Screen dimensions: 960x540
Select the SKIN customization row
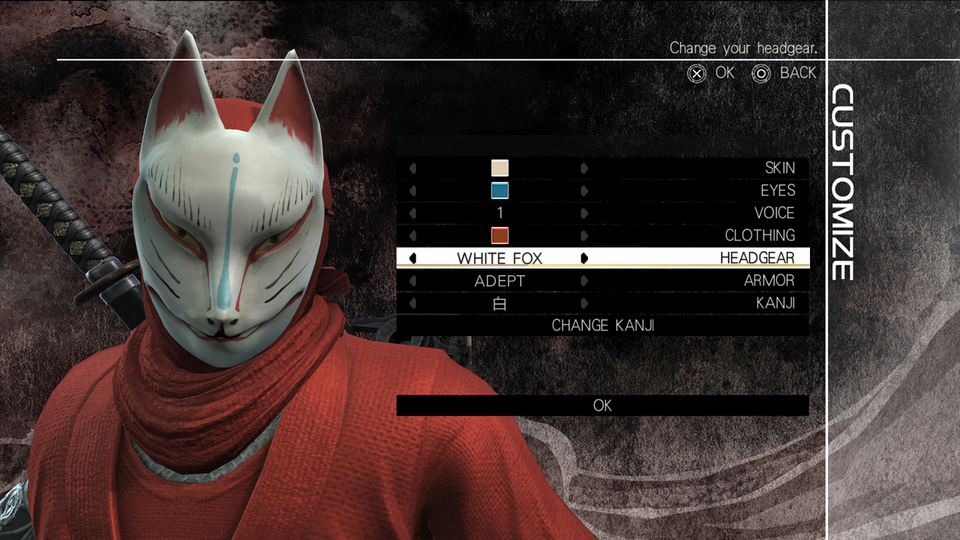pos(602,168)
